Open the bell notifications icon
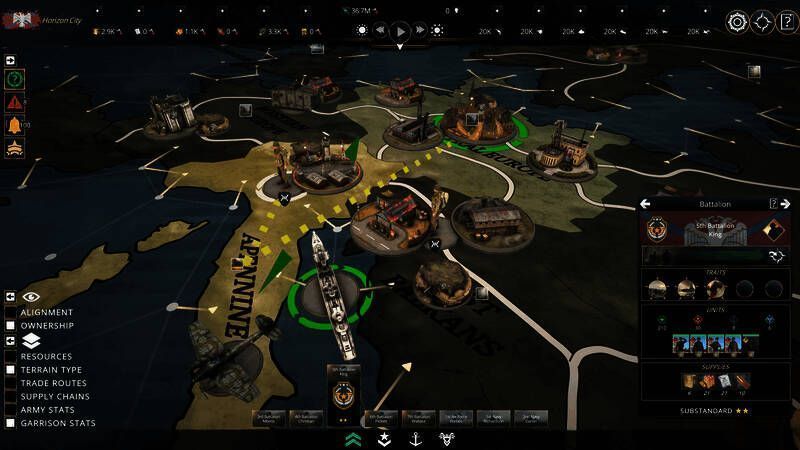 (x=15, y=125)
